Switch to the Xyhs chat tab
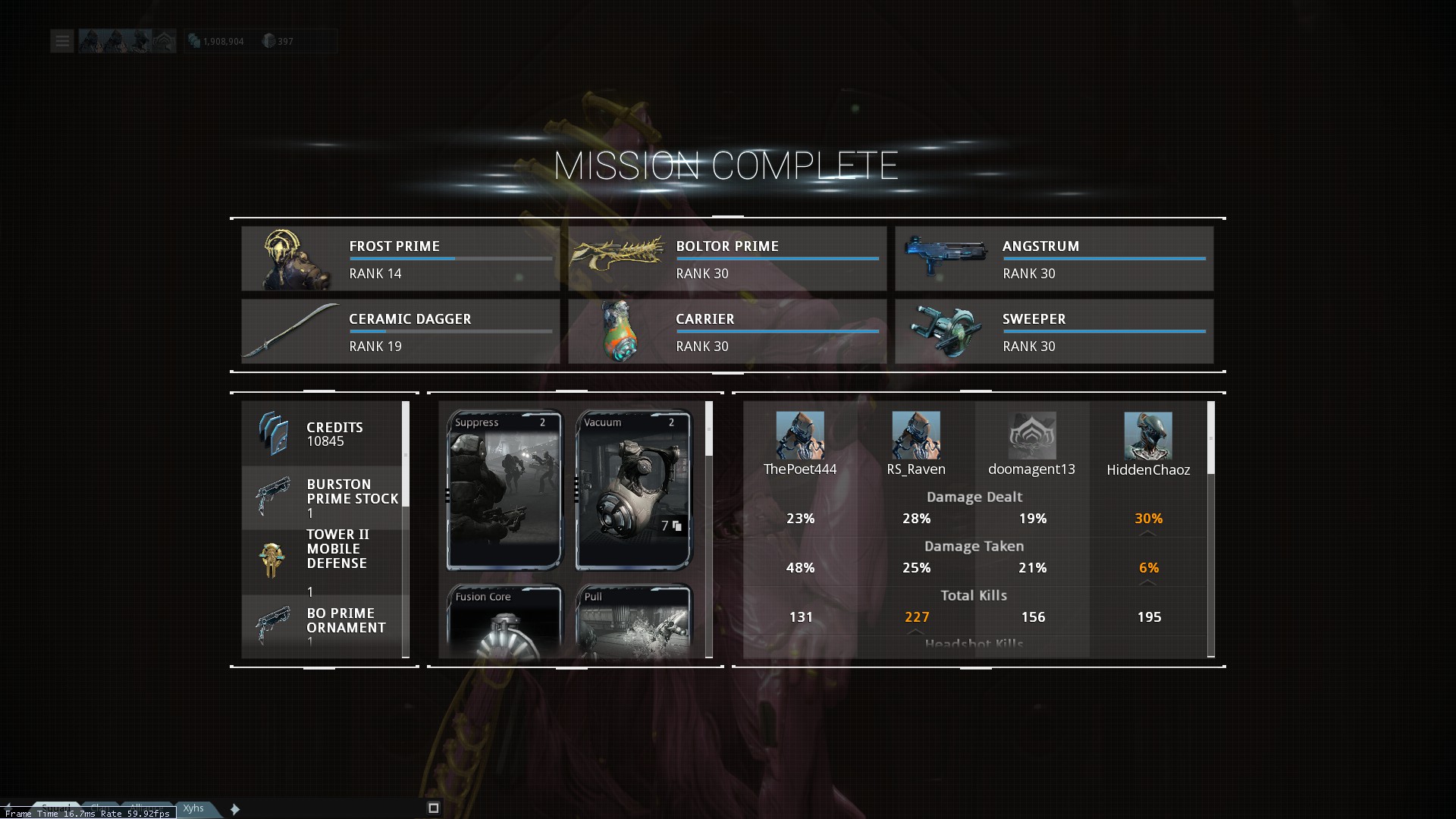This screenshot has height=819, width=1456. click(194, 808)
